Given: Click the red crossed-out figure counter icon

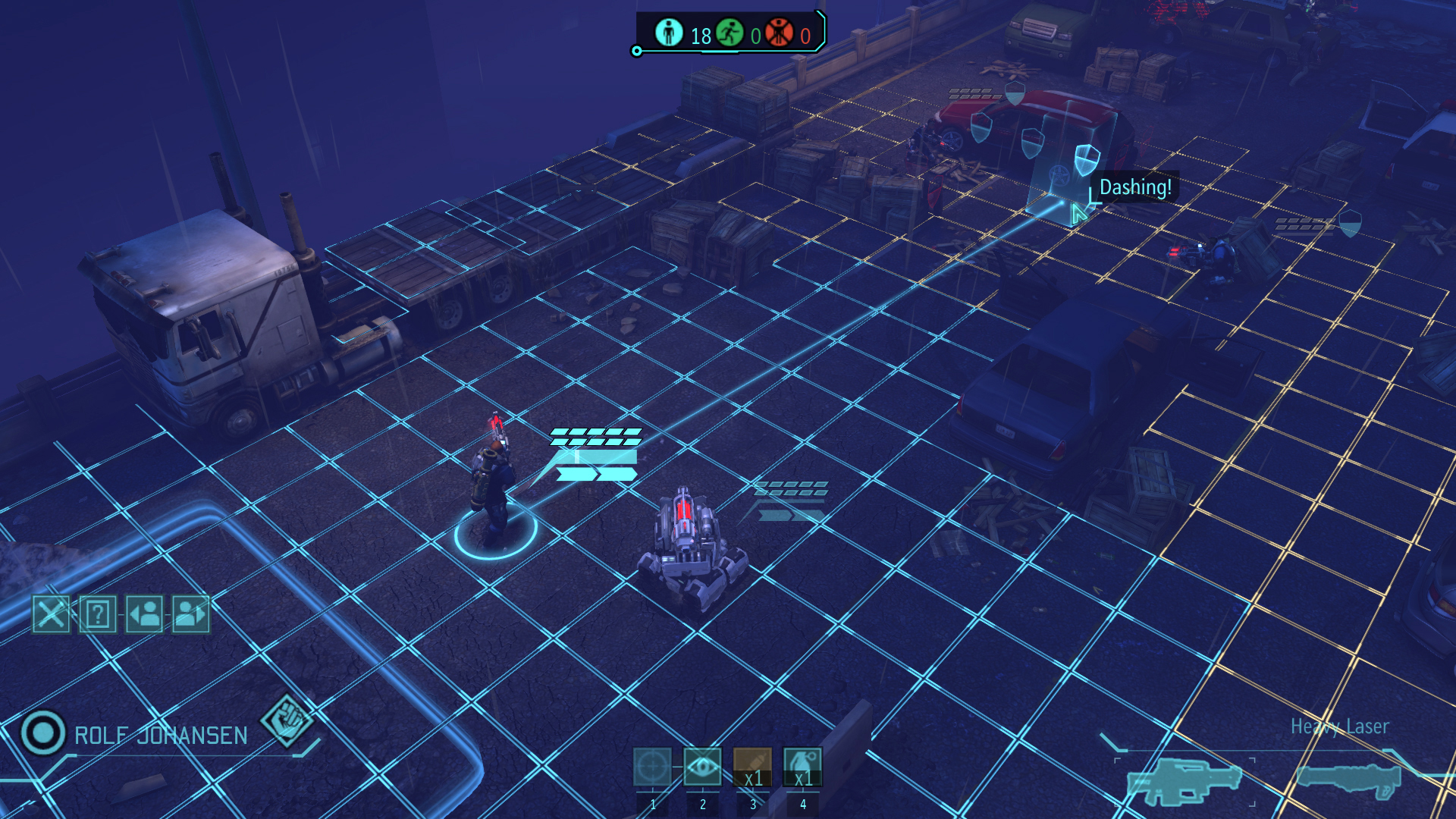Looking at the screenshot, I should pos(779,33).
